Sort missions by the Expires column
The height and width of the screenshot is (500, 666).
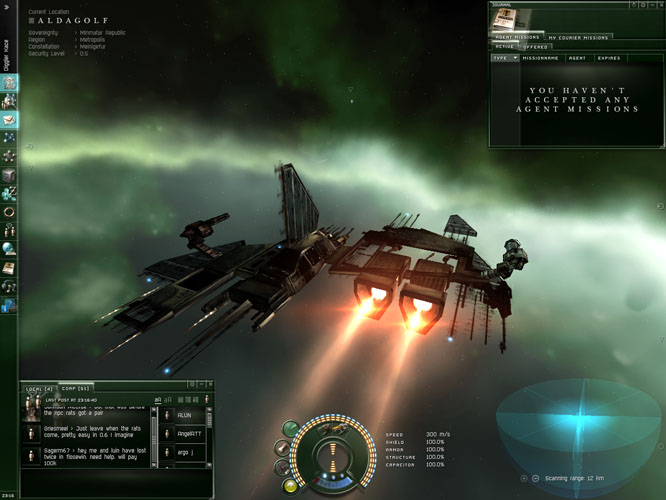(x=609, y=58)
